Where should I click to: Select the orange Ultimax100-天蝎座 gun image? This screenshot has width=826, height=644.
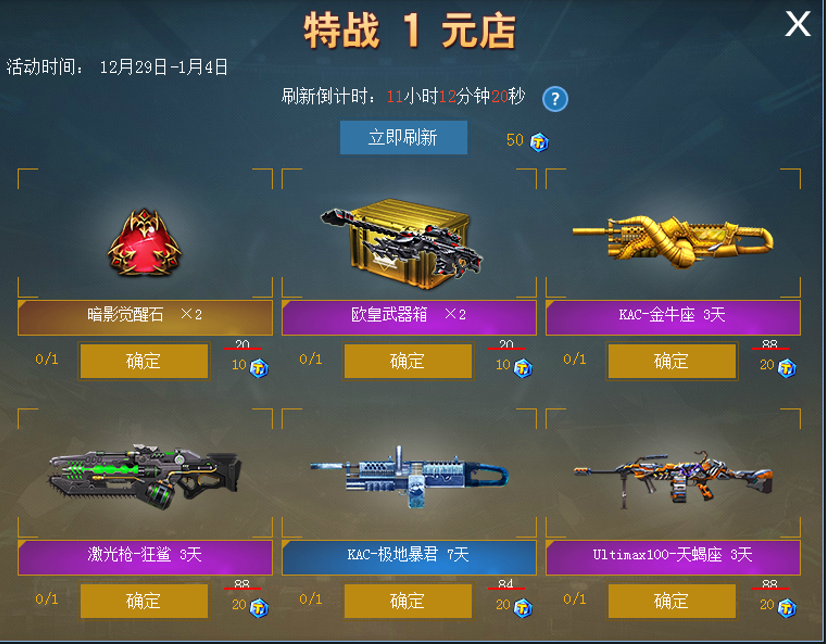(670, 478)
